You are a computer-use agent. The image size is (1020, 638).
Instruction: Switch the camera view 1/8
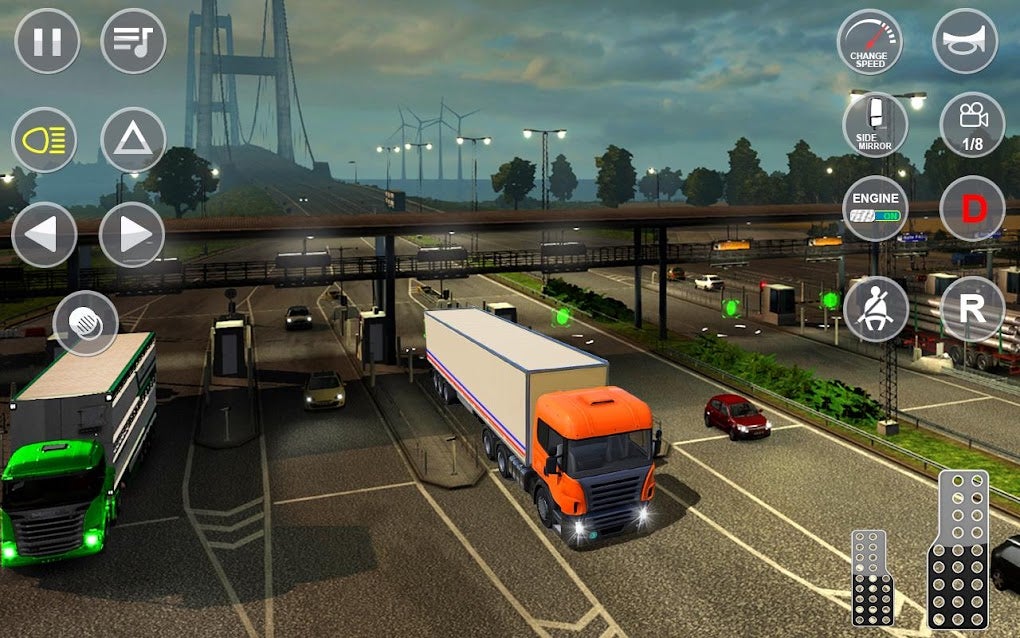(x=972, y=125)
